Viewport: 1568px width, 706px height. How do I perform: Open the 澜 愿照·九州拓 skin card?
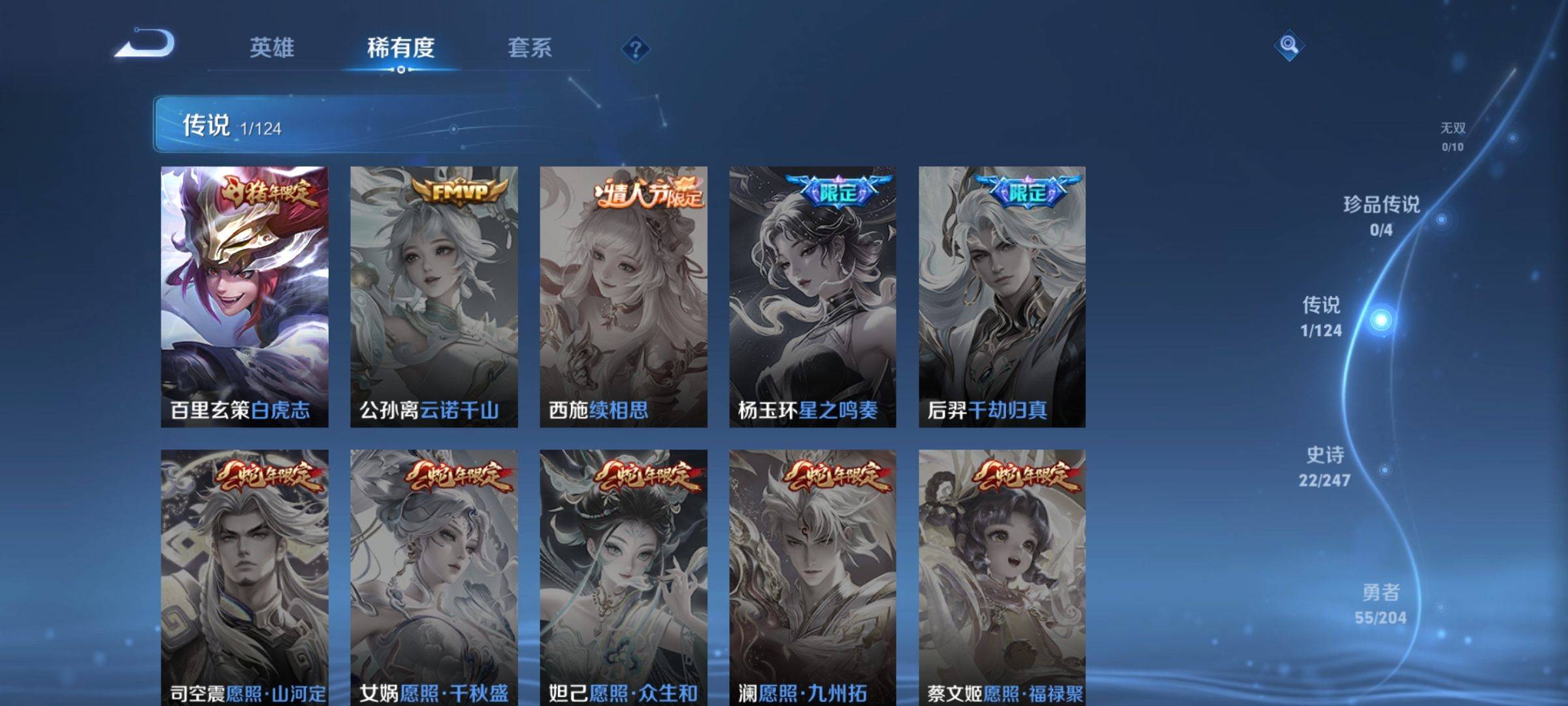[x=813, y=577]
